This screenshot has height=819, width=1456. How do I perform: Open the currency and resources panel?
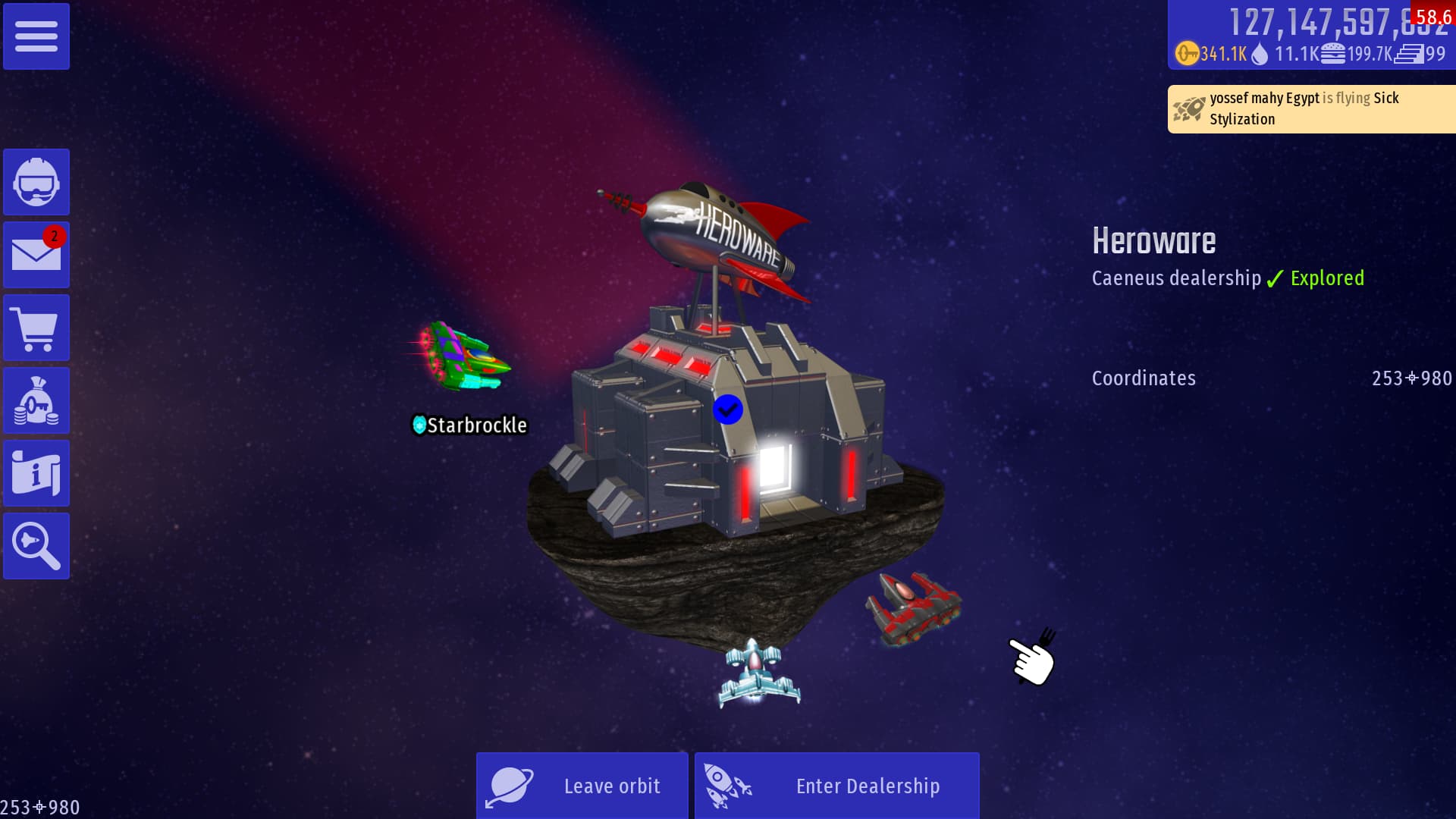click(1310, 36)
